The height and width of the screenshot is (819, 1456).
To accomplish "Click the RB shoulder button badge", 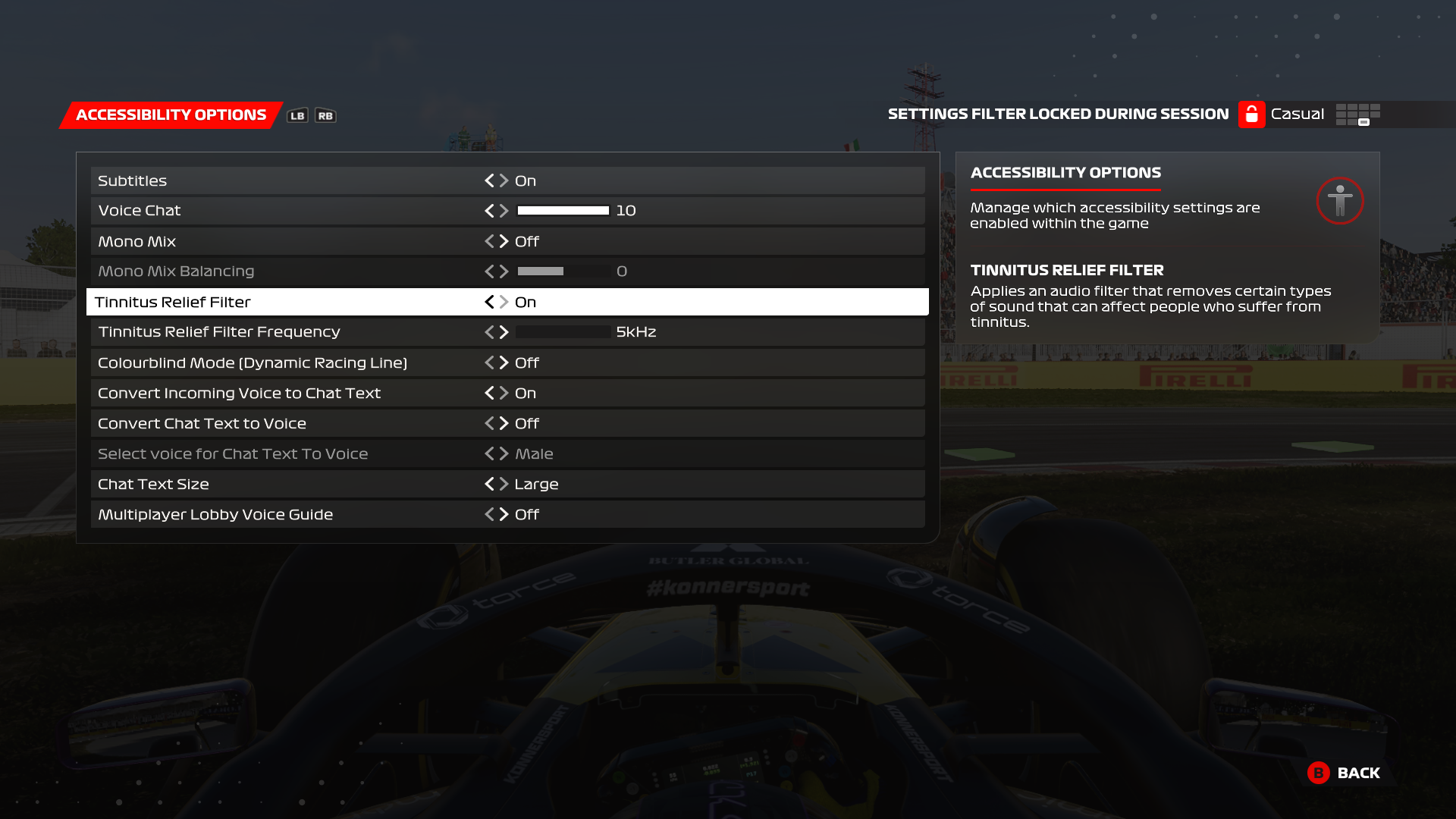I will point(325,115).
